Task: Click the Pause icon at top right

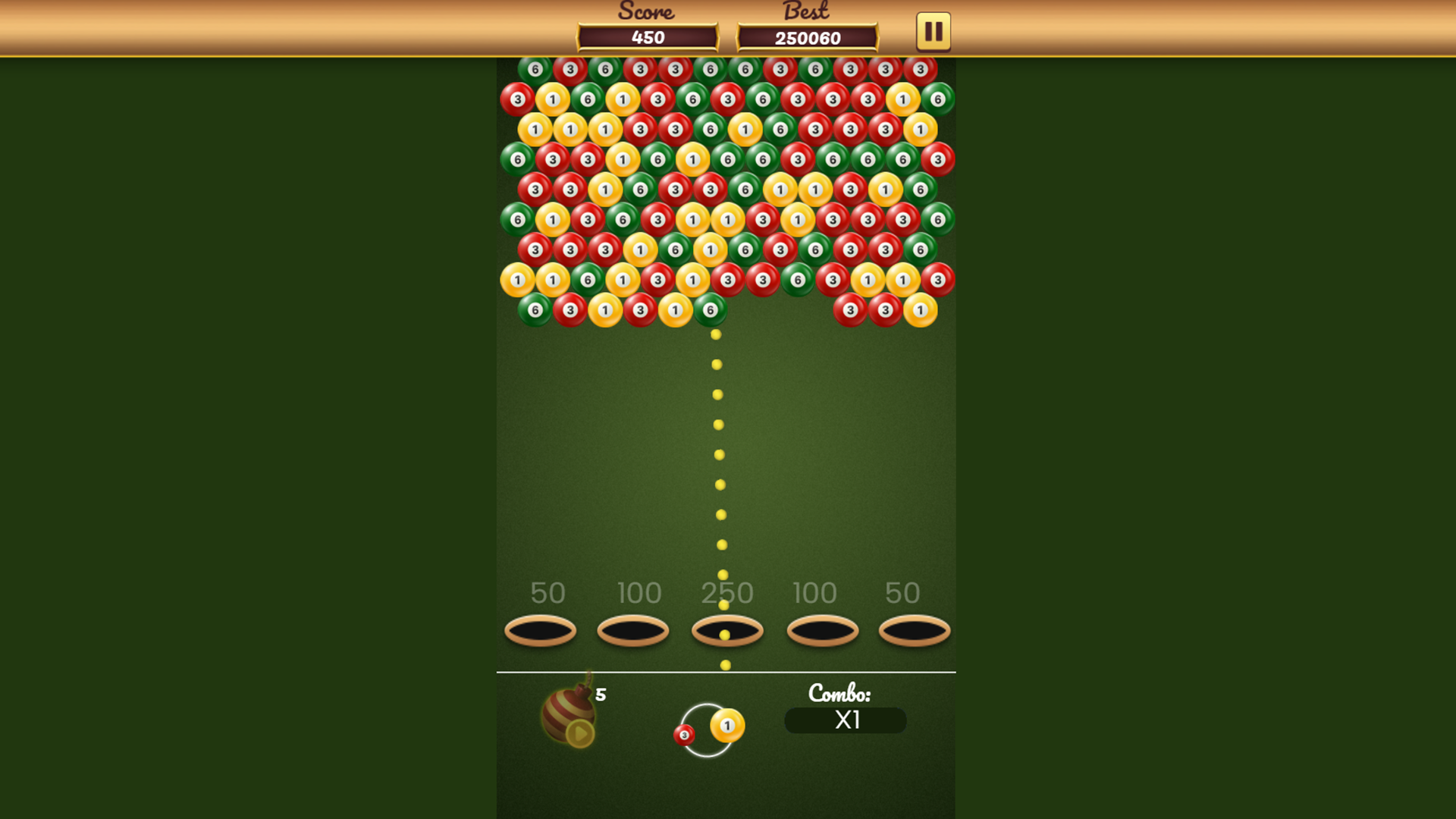Action: (932, 31)
